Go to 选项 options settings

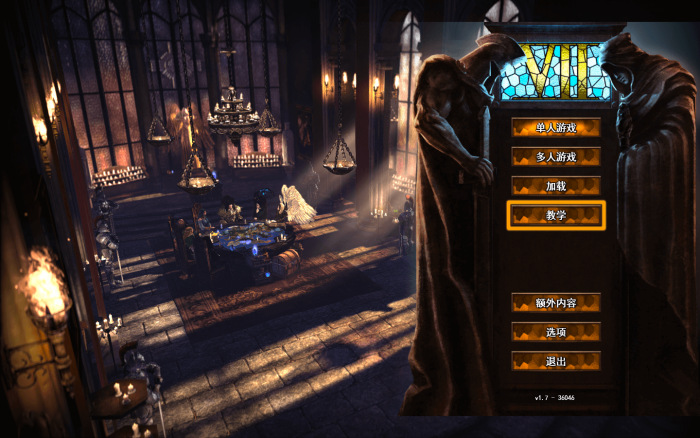click(x=556, y=331)
